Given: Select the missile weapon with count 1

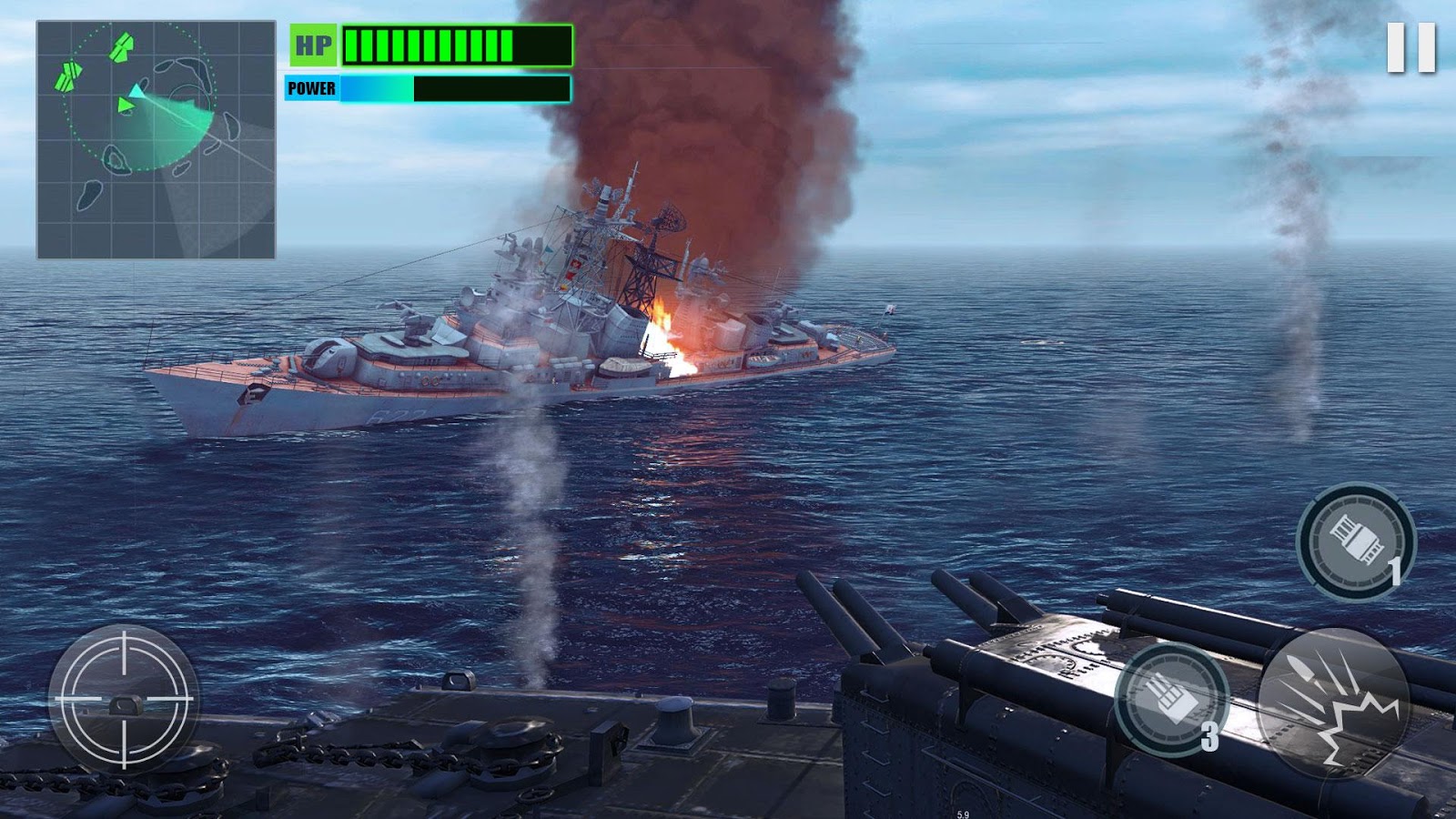Looking at the screenshot, I should 1355,541.
